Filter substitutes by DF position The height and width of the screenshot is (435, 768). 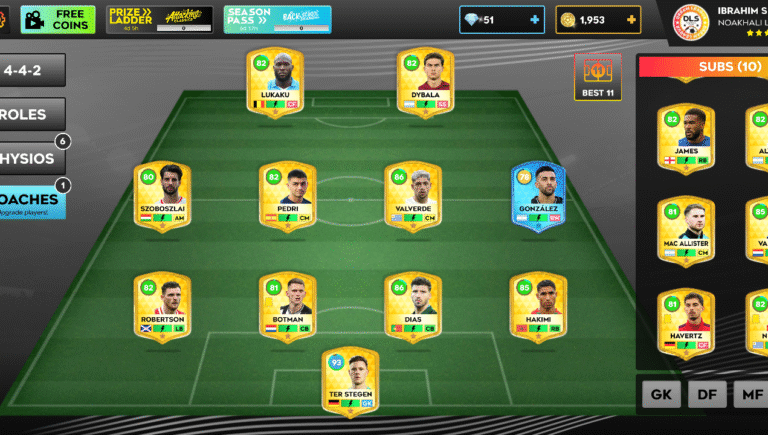(x=706, y=394)
